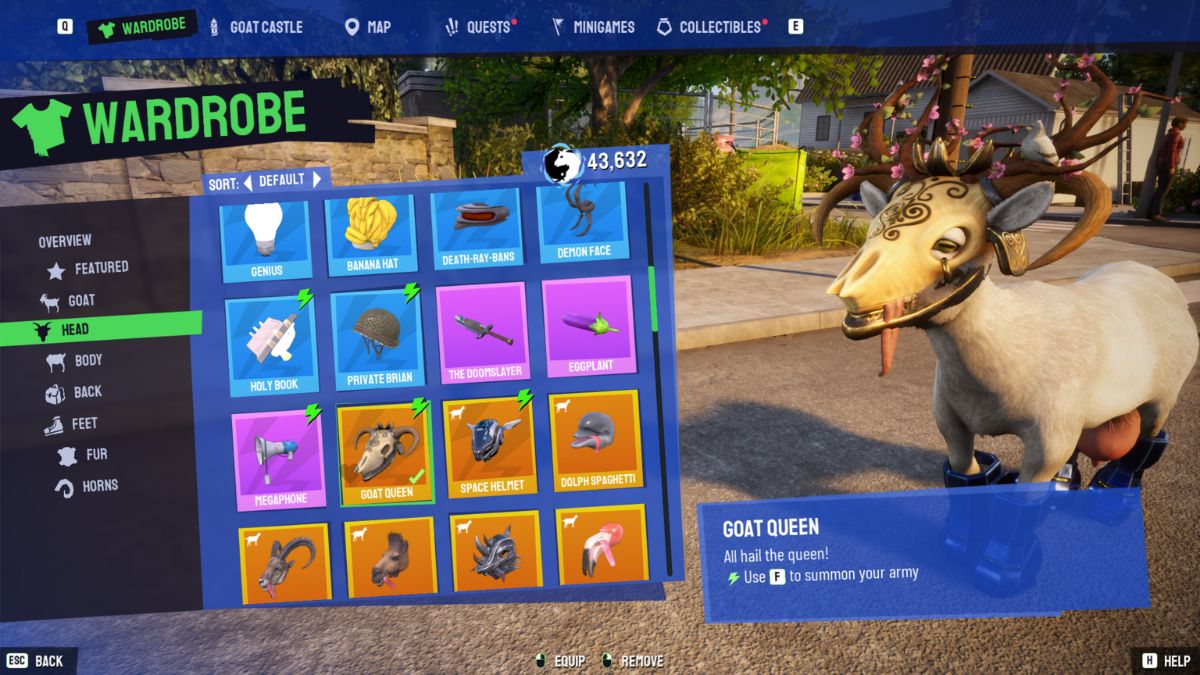Viewport: 1200px width, 675px height.
Task: Open the Goat Castle tab
Action: click(x=256, y=27)
